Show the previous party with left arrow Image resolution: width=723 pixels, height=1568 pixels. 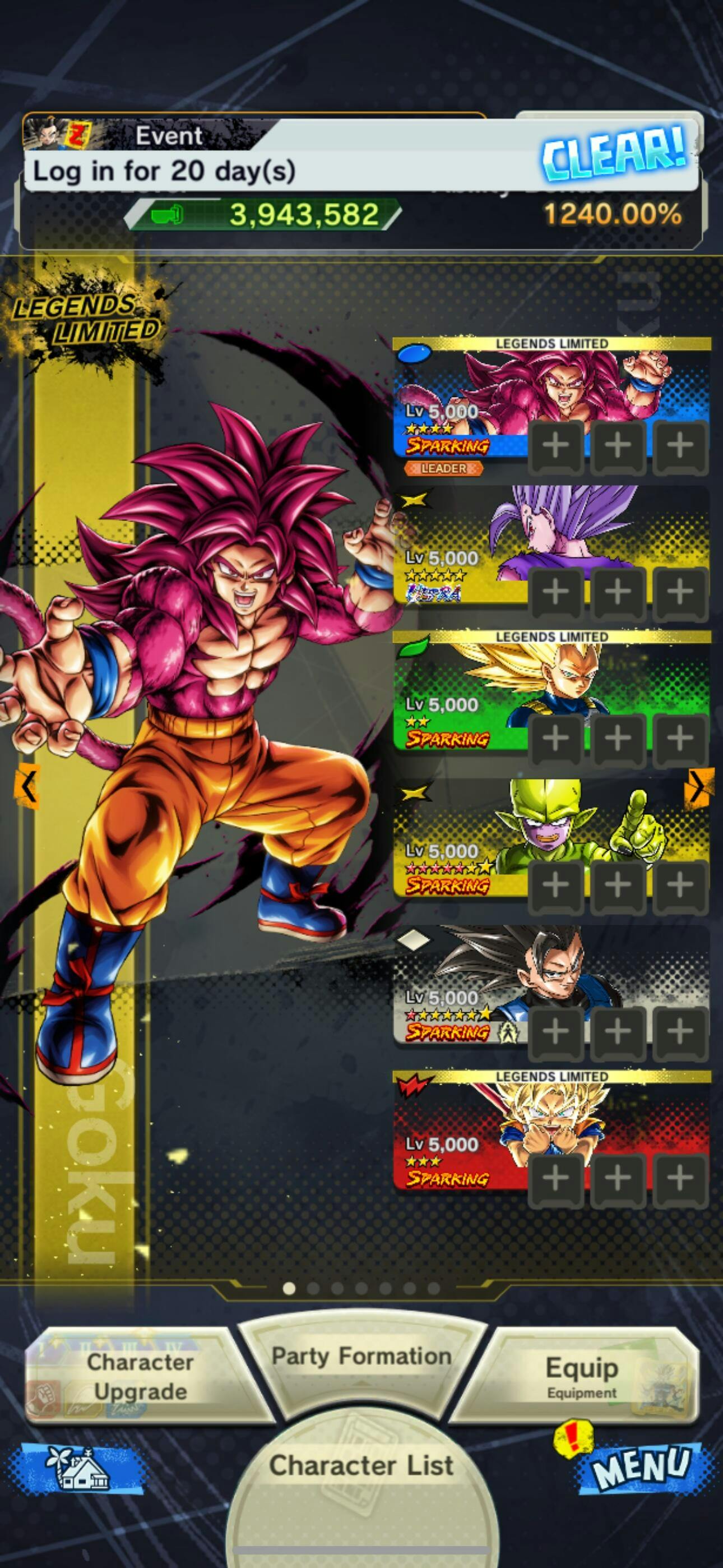(x=27, y=786)
